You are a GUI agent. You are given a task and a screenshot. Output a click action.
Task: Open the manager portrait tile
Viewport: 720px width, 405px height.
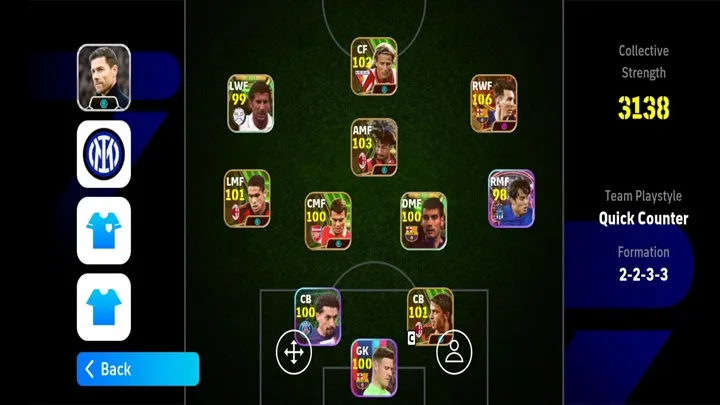104,77
